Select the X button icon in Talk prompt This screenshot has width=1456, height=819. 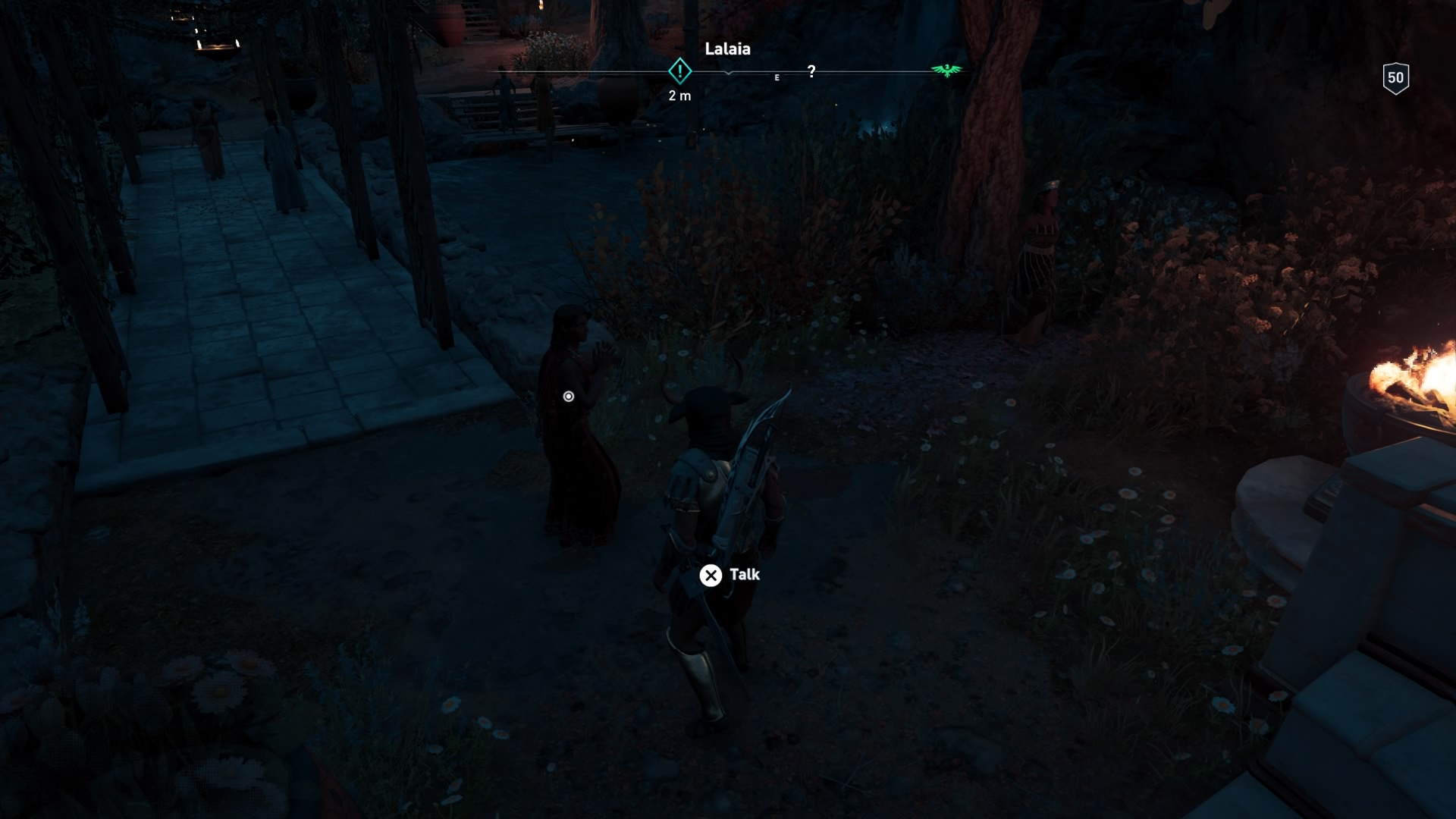point(711,576)
